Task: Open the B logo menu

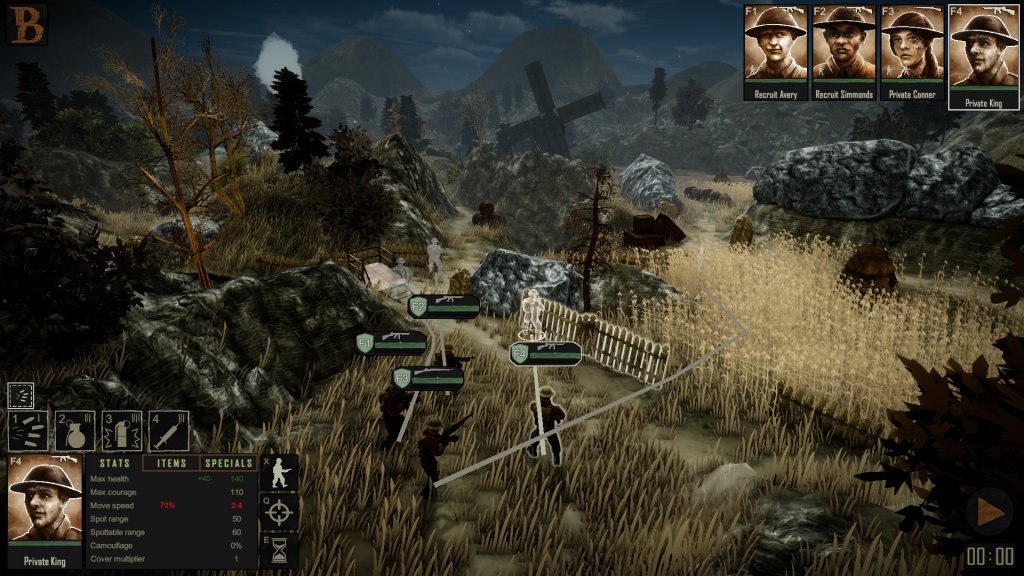Action: [27, 24]
